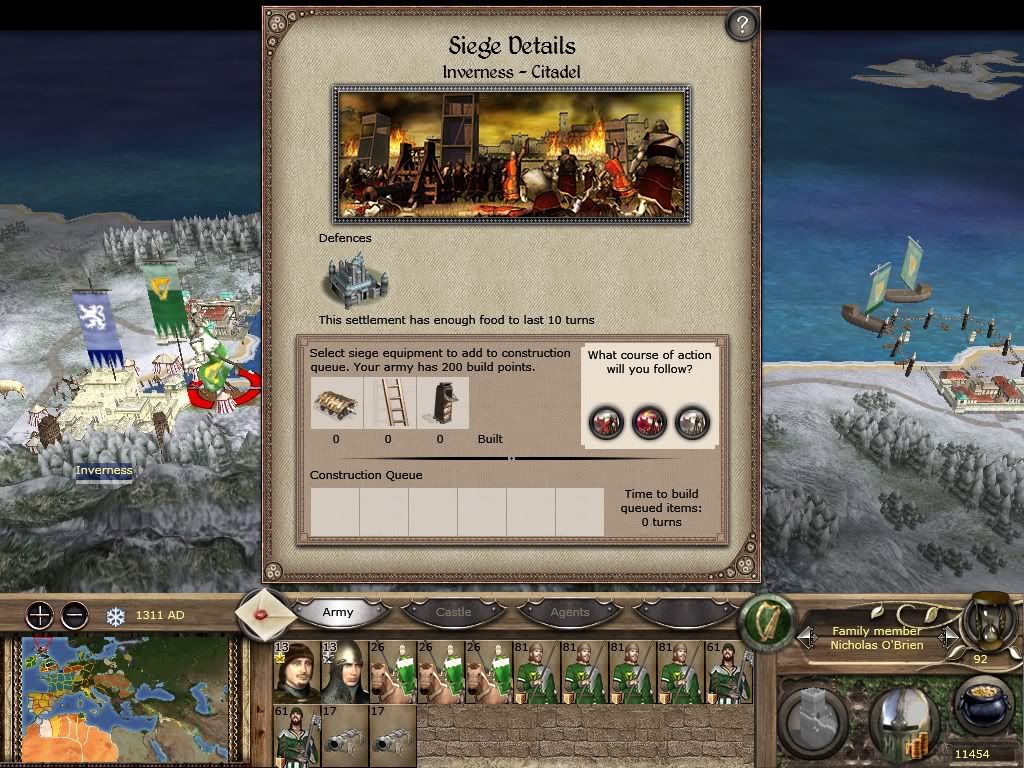Queue siege ladders for construction
The height and width of the screenshot is (768, 1024).
click(388, 403)
